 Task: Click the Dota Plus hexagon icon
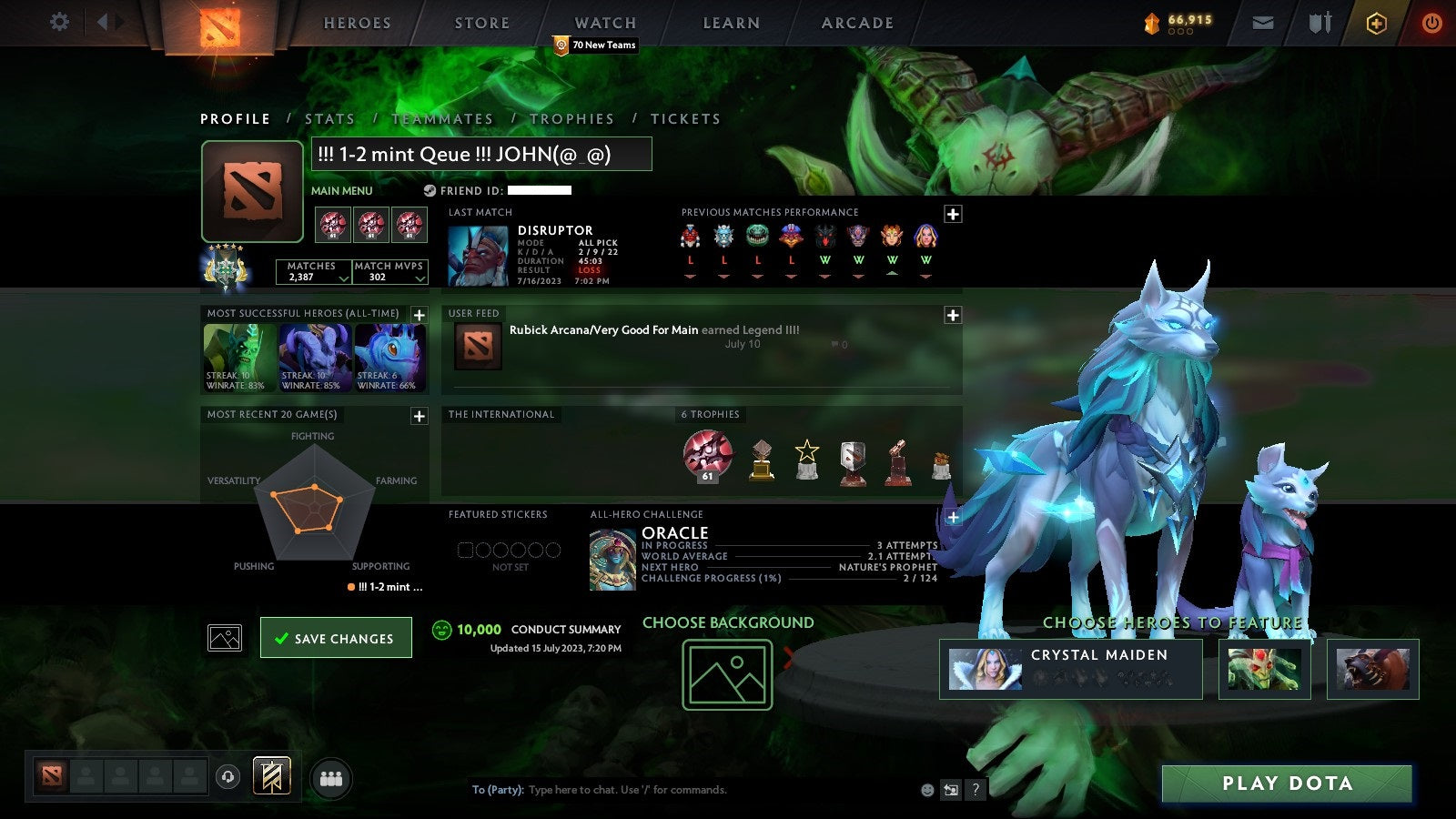click(x=1372, y=24)
